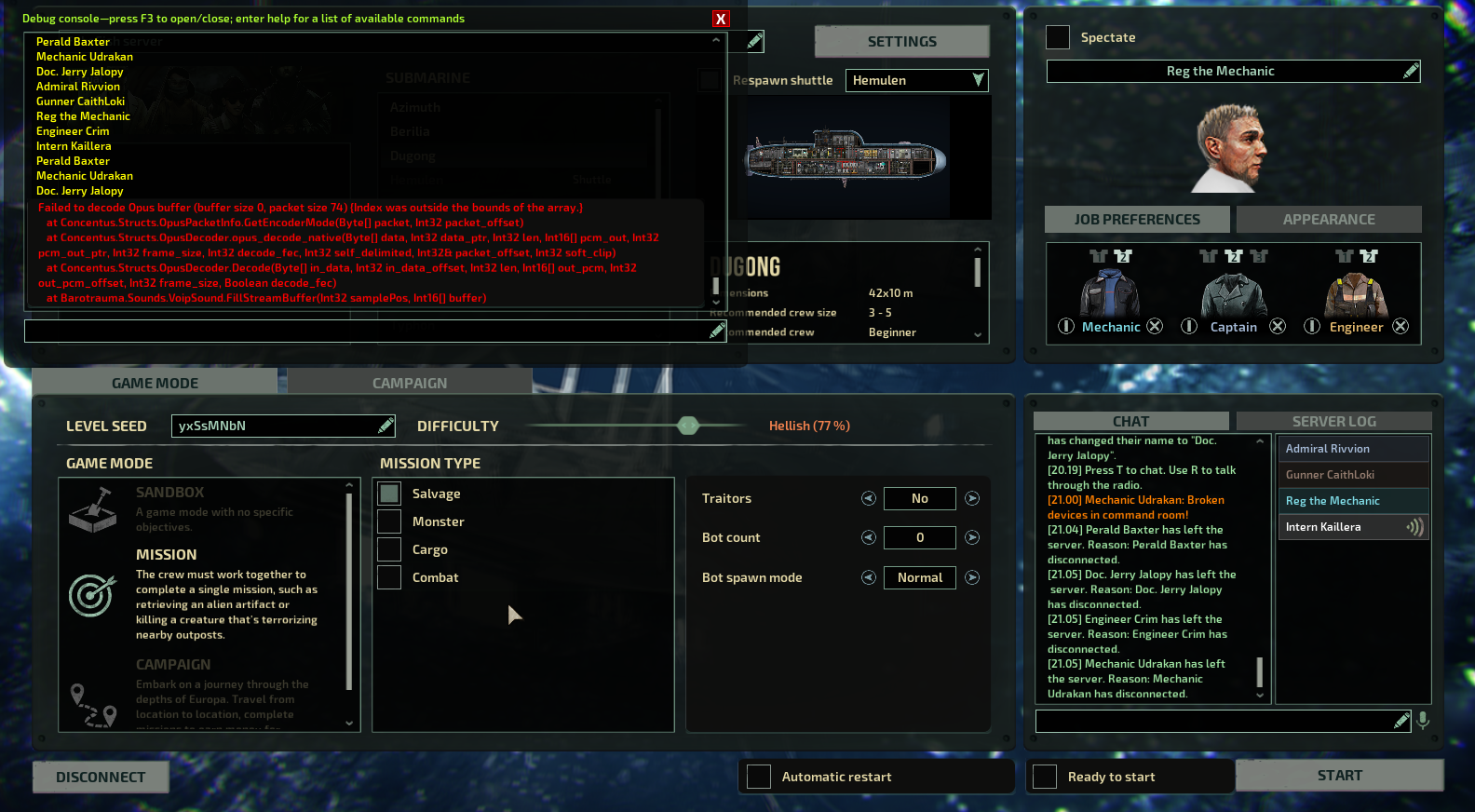The image size is (1475, 812).
Task: Remove the Captain job using its X icon
Action: (x=1277, y=326)
